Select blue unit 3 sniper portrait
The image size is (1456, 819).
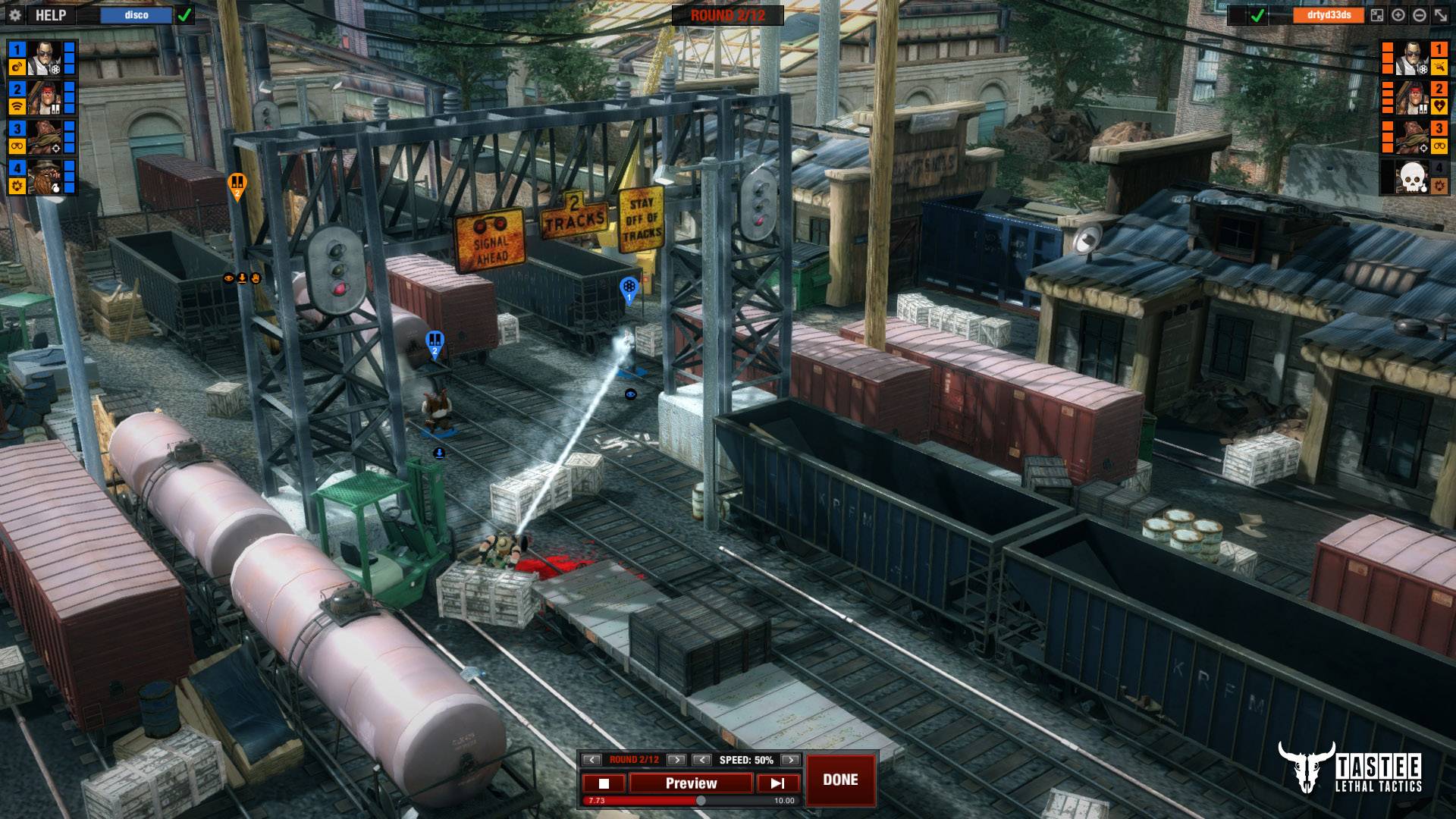pyautogui.click(x=45, y=137)
